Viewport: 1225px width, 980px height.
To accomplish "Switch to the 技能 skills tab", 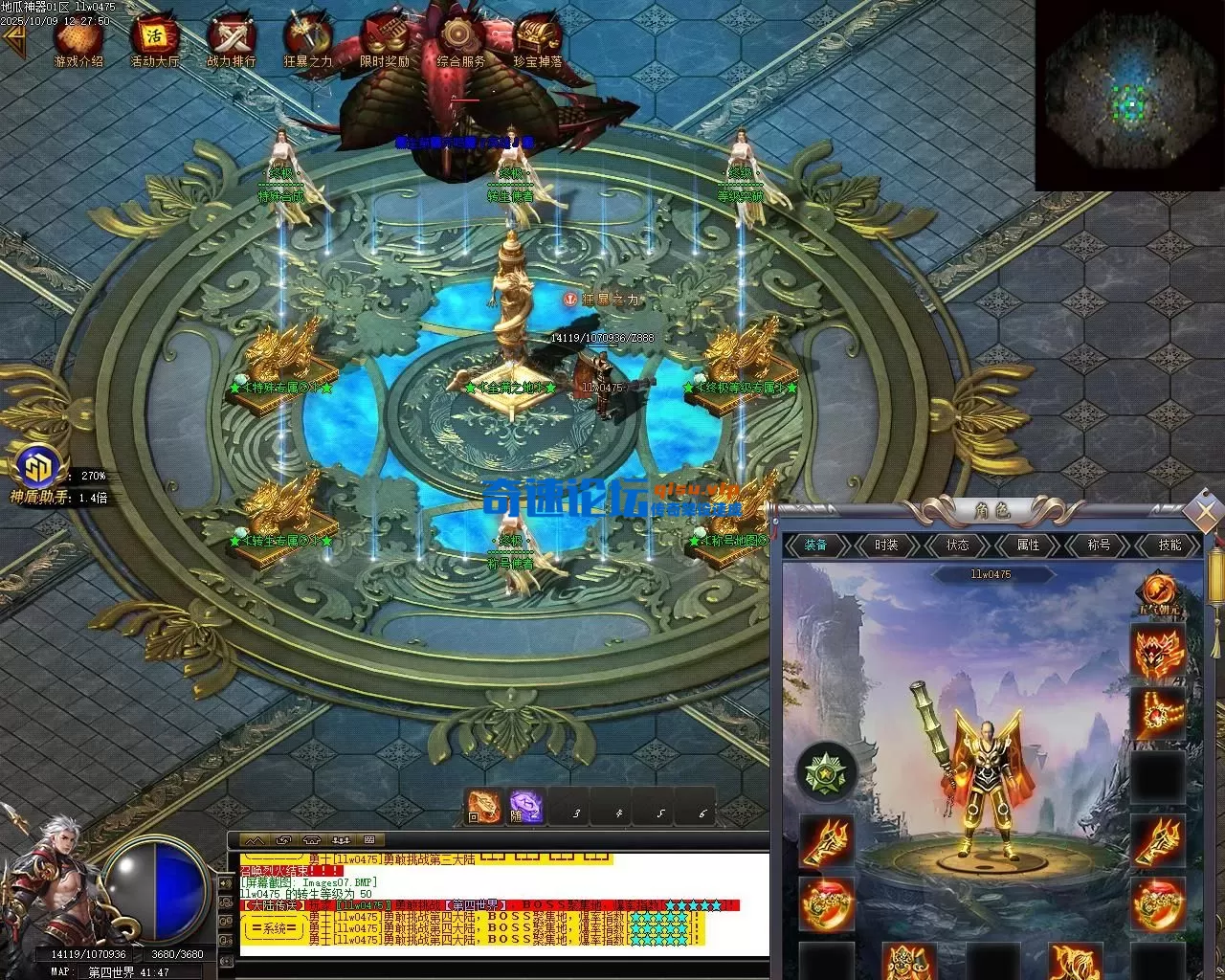I will (1169, 546).
